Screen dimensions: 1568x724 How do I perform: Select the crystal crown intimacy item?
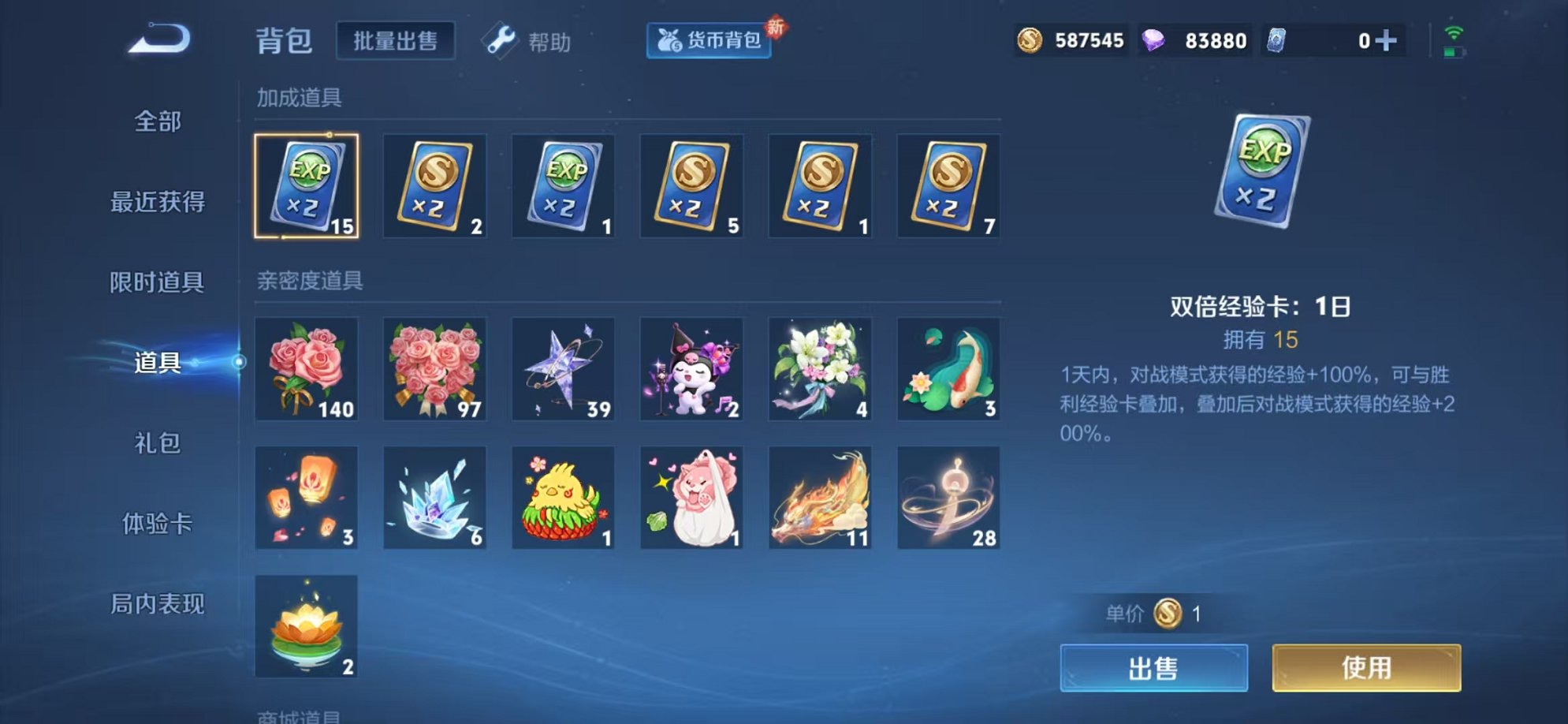click(434, 497)
